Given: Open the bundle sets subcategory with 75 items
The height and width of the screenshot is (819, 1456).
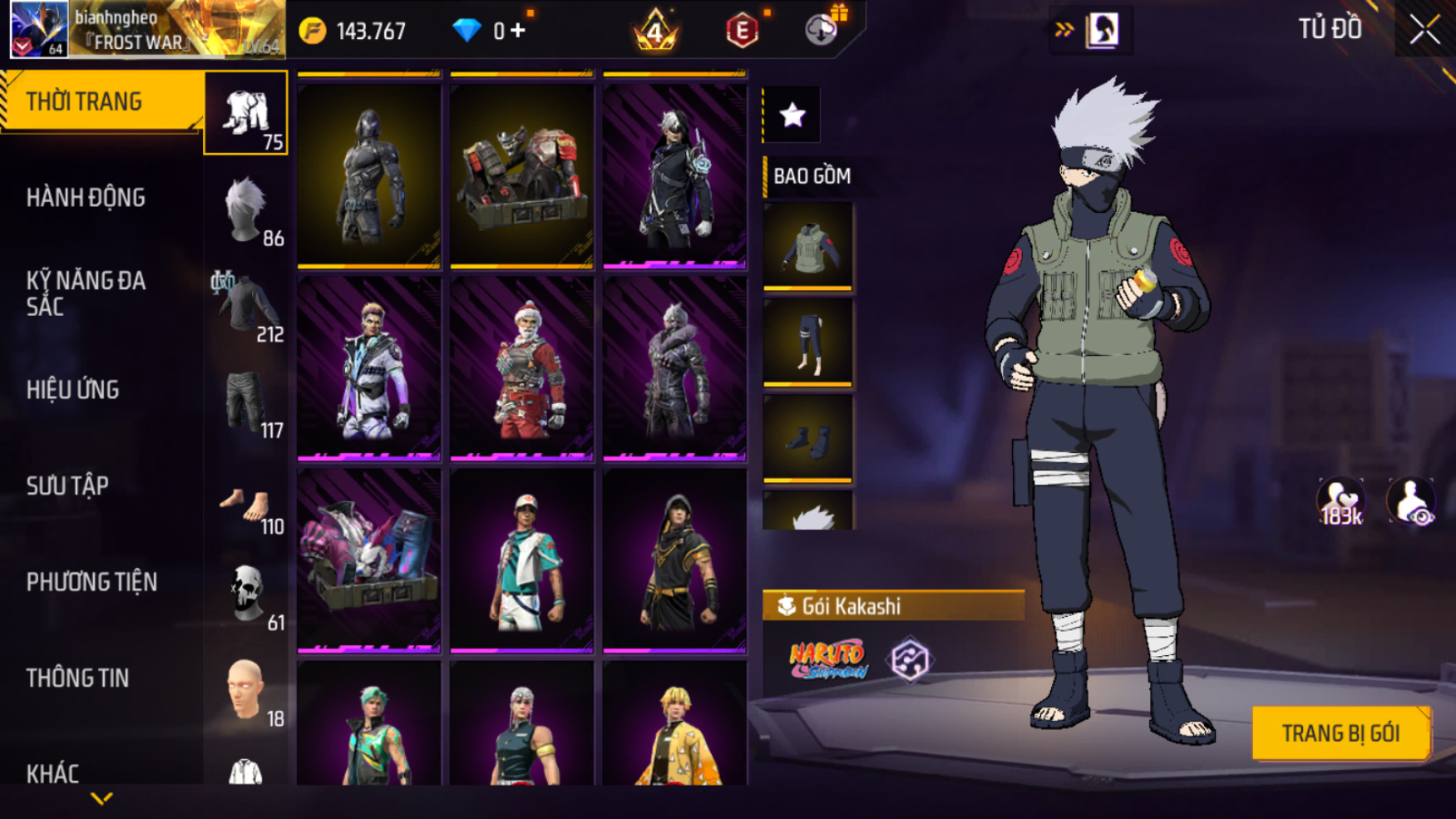Looking at the screenshot, I should click(x=246, y=113).
